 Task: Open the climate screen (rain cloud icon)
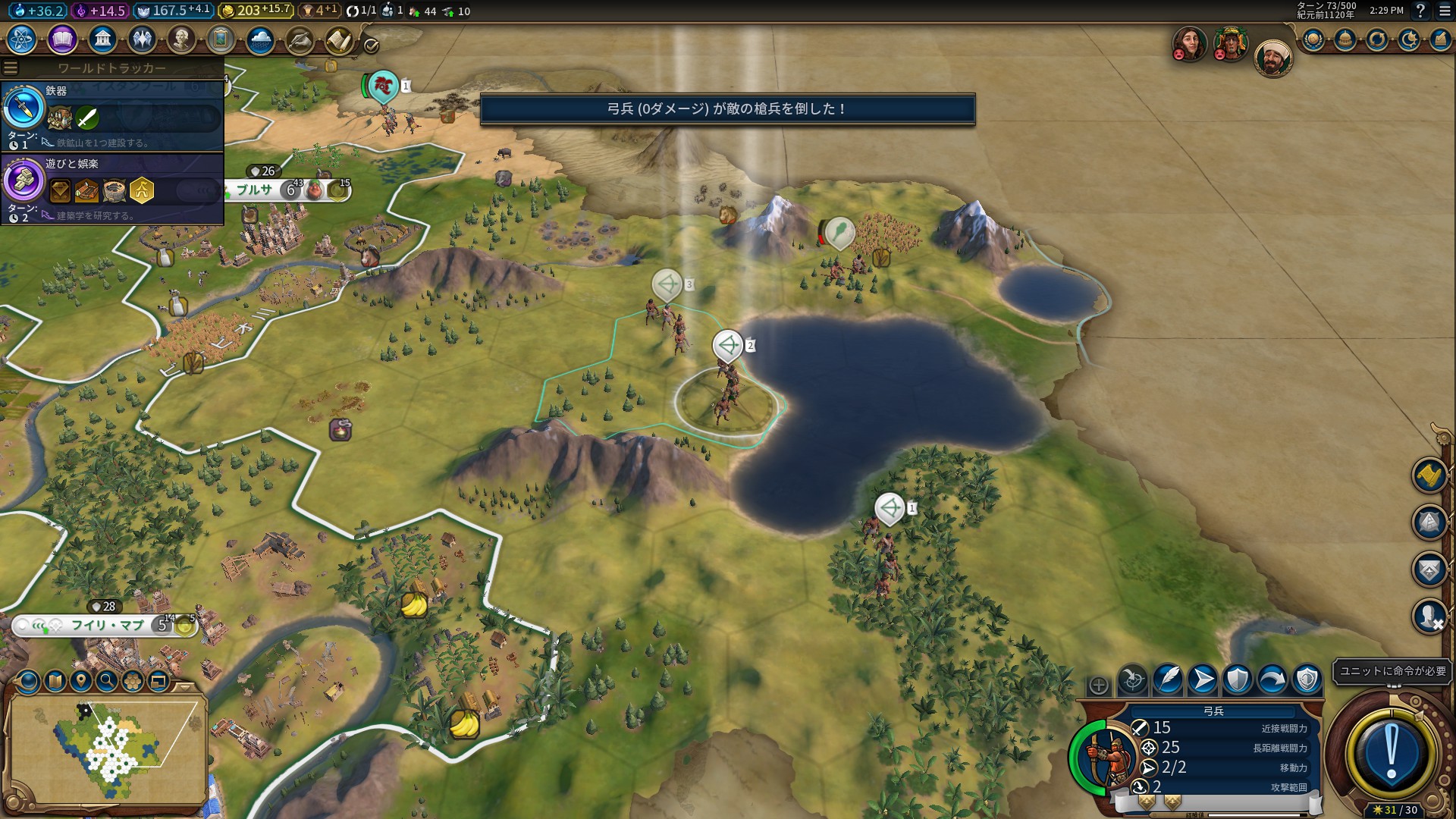pyautogui.click(x=260, y=39)
